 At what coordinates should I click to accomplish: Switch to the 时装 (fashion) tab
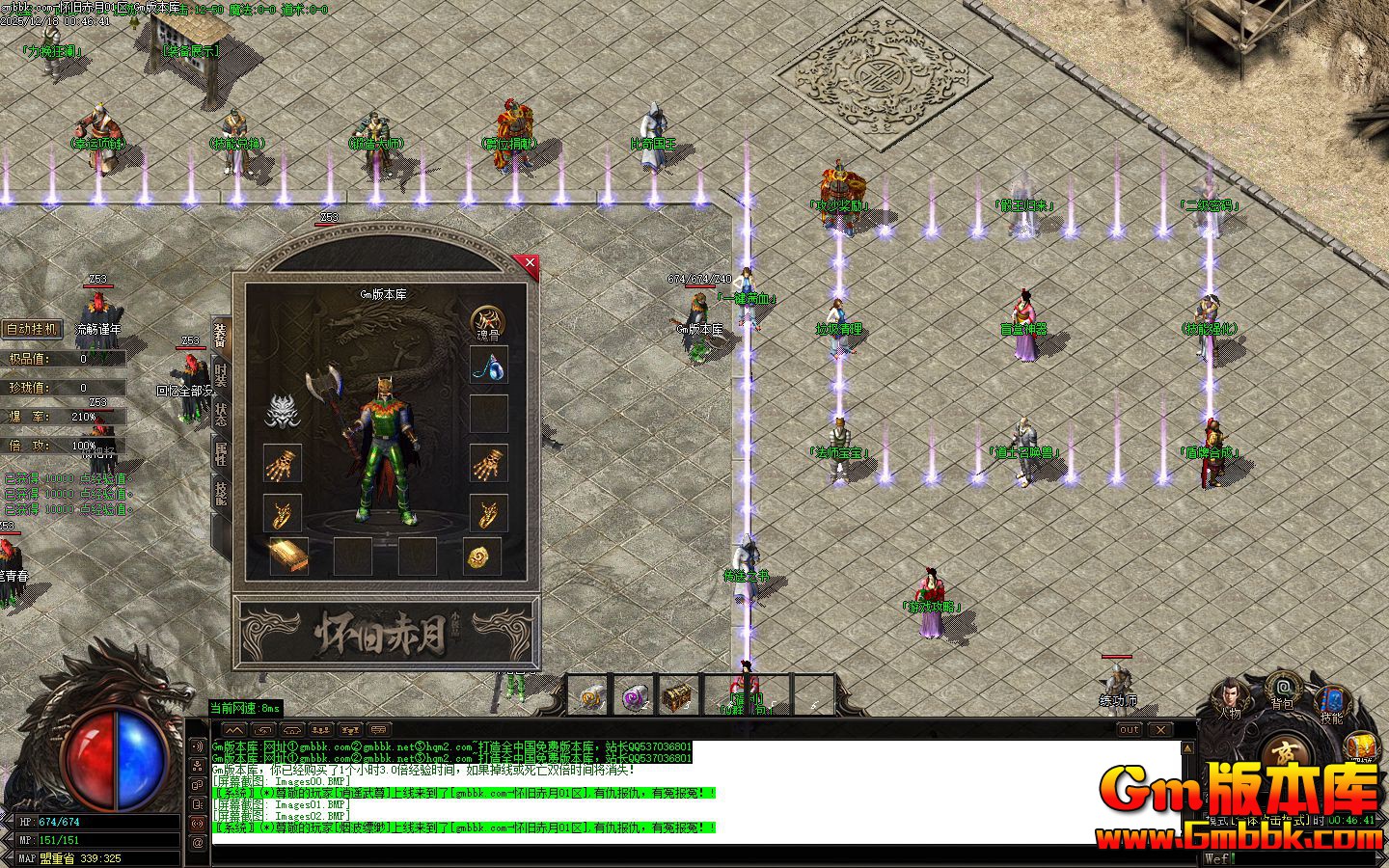221,374
